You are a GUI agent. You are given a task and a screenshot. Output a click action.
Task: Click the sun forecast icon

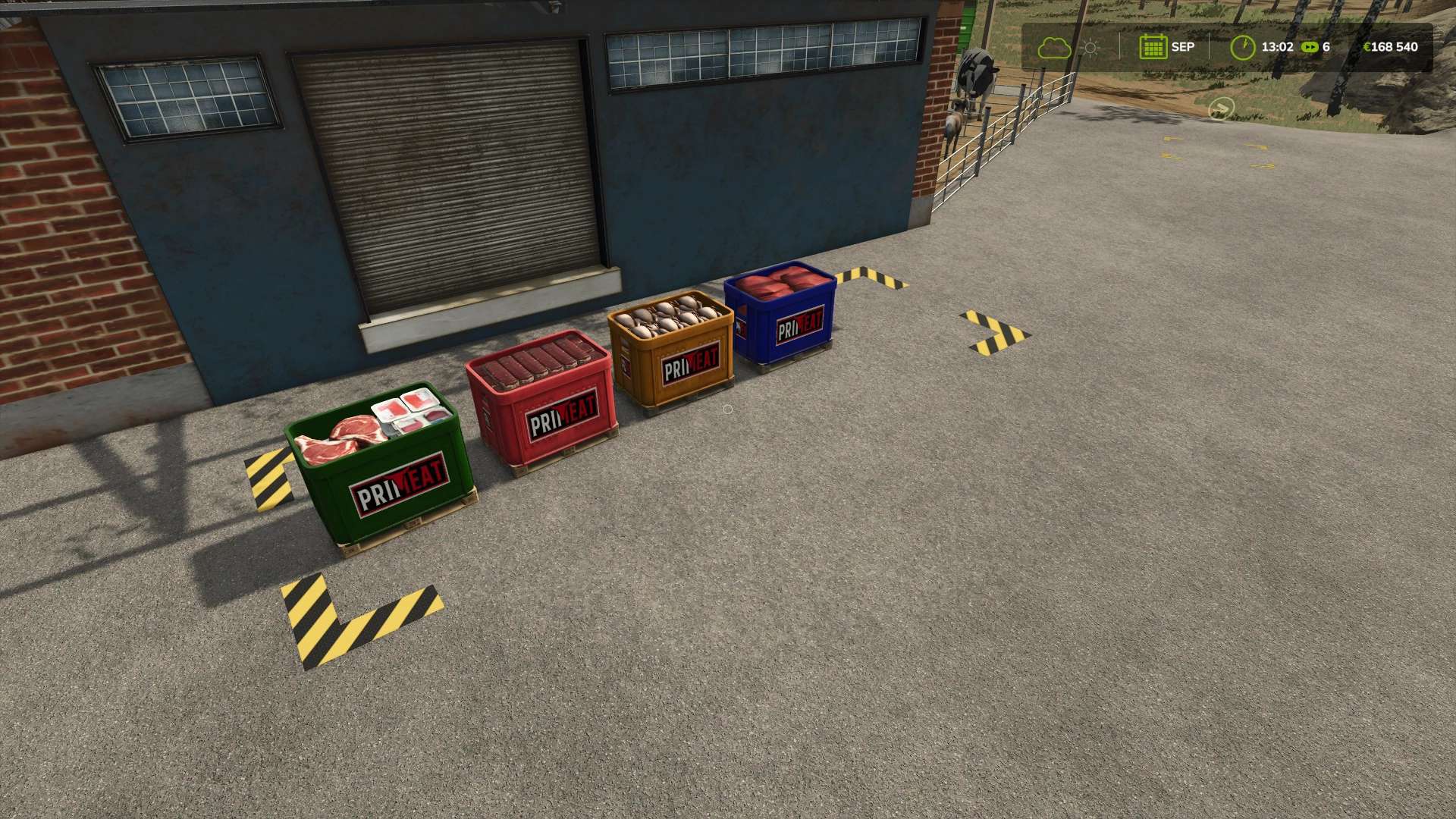(x=1090, y=48)
